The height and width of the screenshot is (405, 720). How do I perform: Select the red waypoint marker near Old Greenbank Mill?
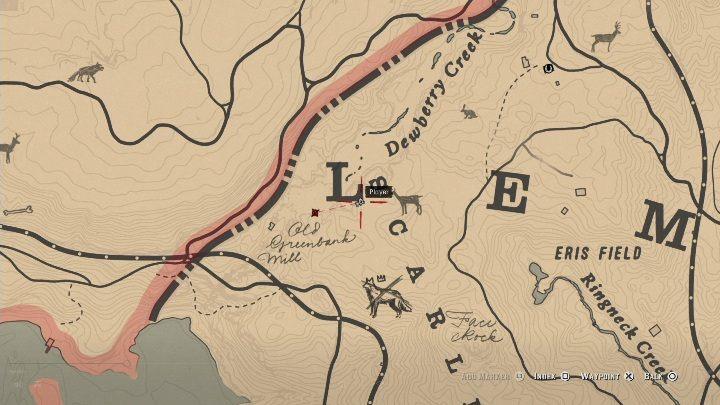point(315,212)
